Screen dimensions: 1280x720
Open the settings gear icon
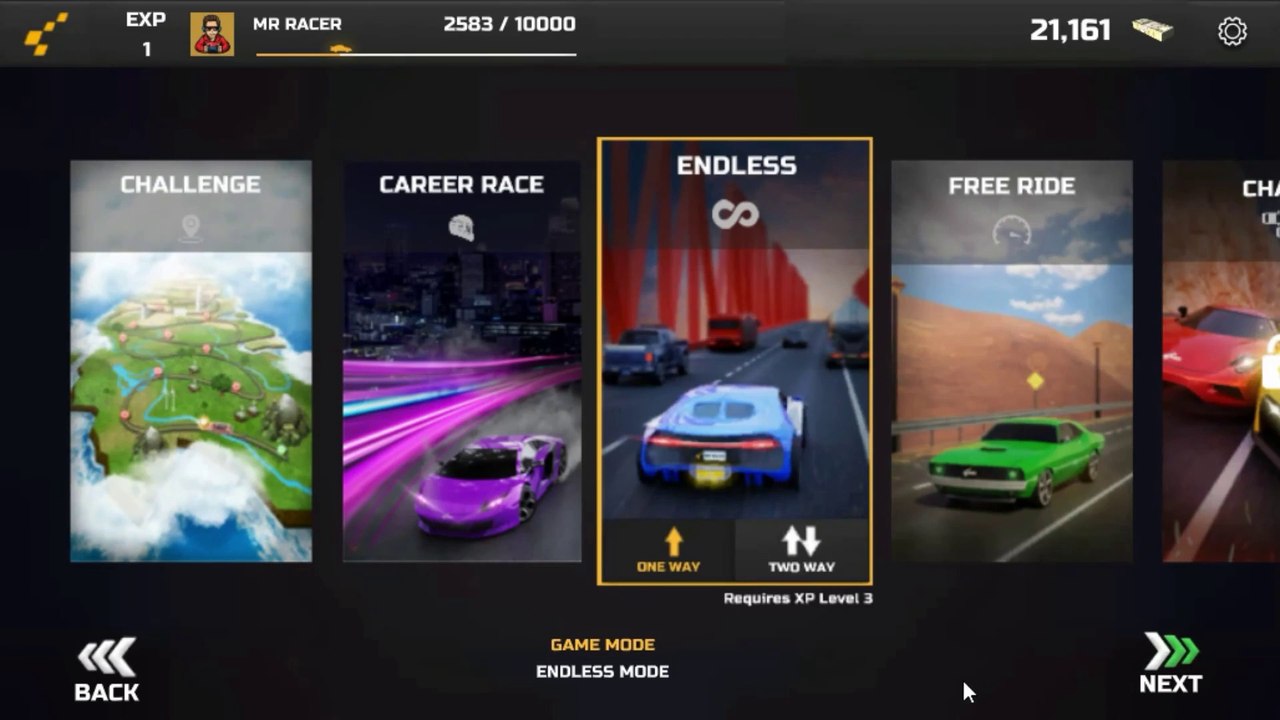coord(1232,31)
